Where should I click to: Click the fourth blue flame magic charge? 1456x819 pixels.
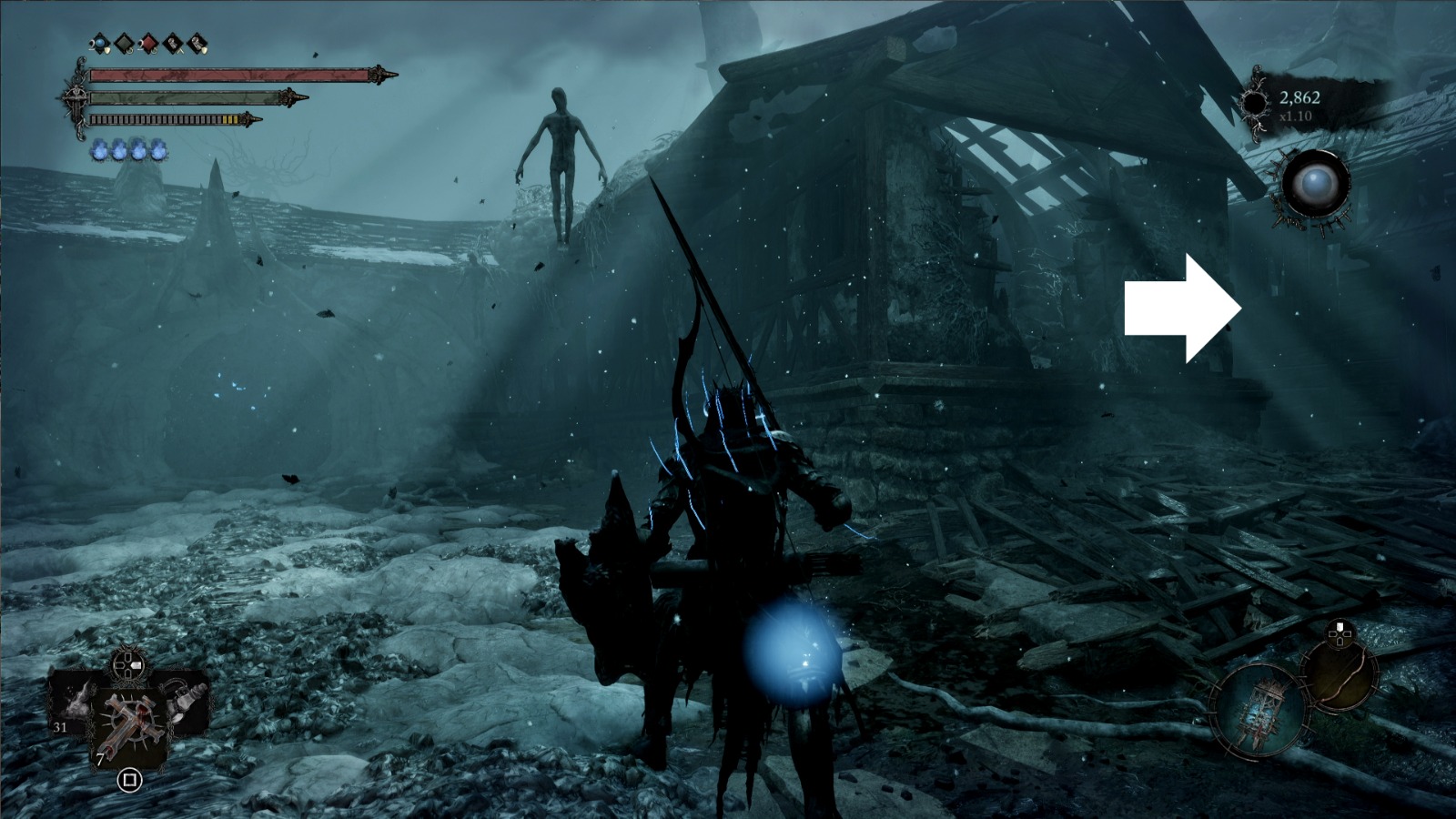click(158, 150)
